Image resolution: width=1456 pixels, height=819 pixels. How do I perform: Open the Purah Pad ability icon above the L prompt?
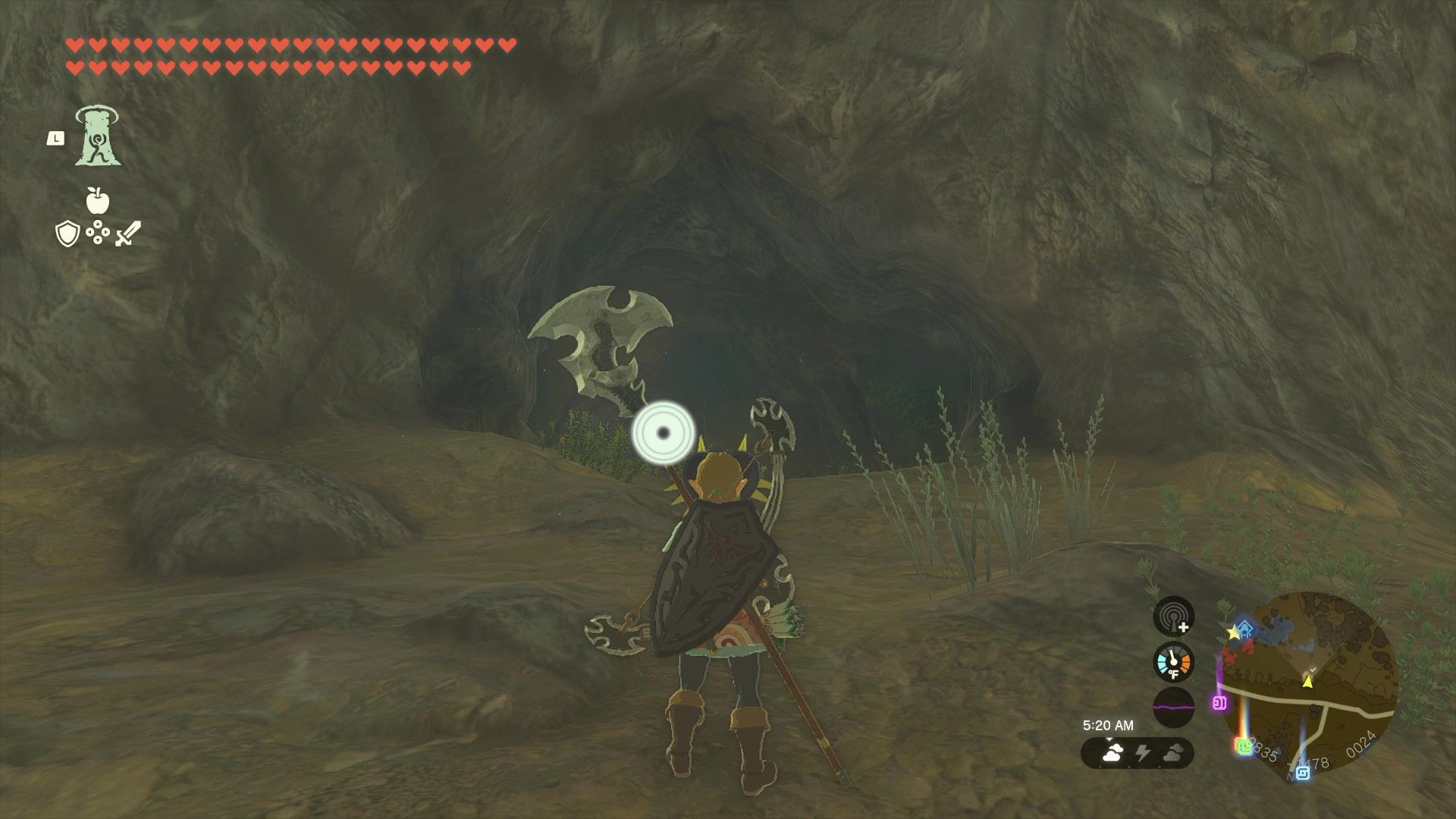click(97, 136)
